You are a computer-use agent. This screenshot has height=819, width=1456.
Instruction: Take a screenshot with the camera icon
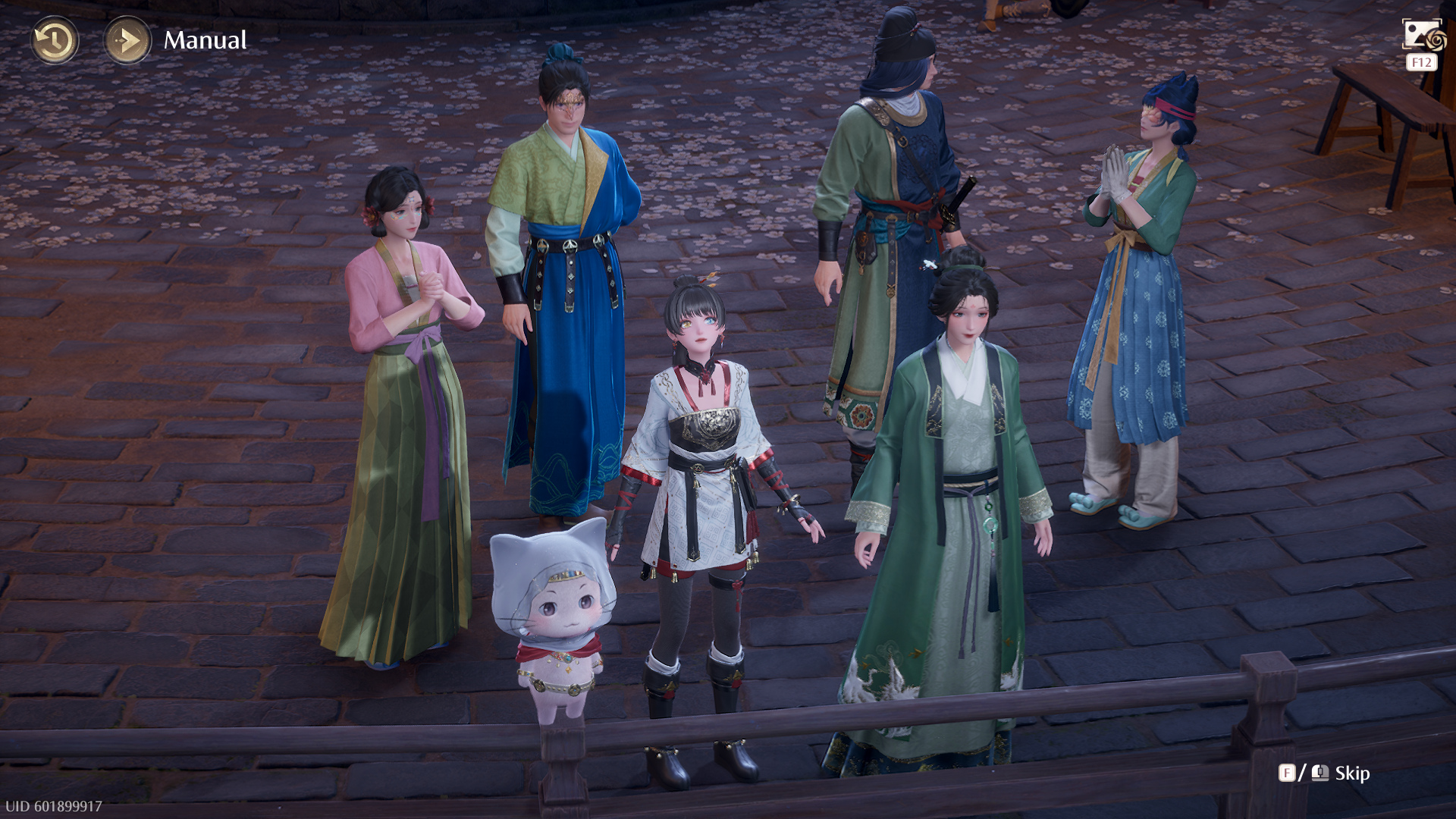(x=1423, y=36)
